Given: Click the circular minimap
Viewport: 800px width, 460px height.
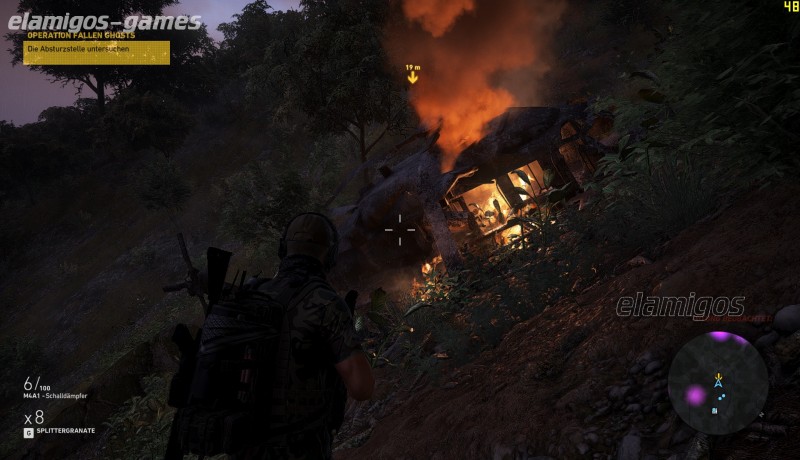Looking at the screenshot, I should click(x=717, y=382).
